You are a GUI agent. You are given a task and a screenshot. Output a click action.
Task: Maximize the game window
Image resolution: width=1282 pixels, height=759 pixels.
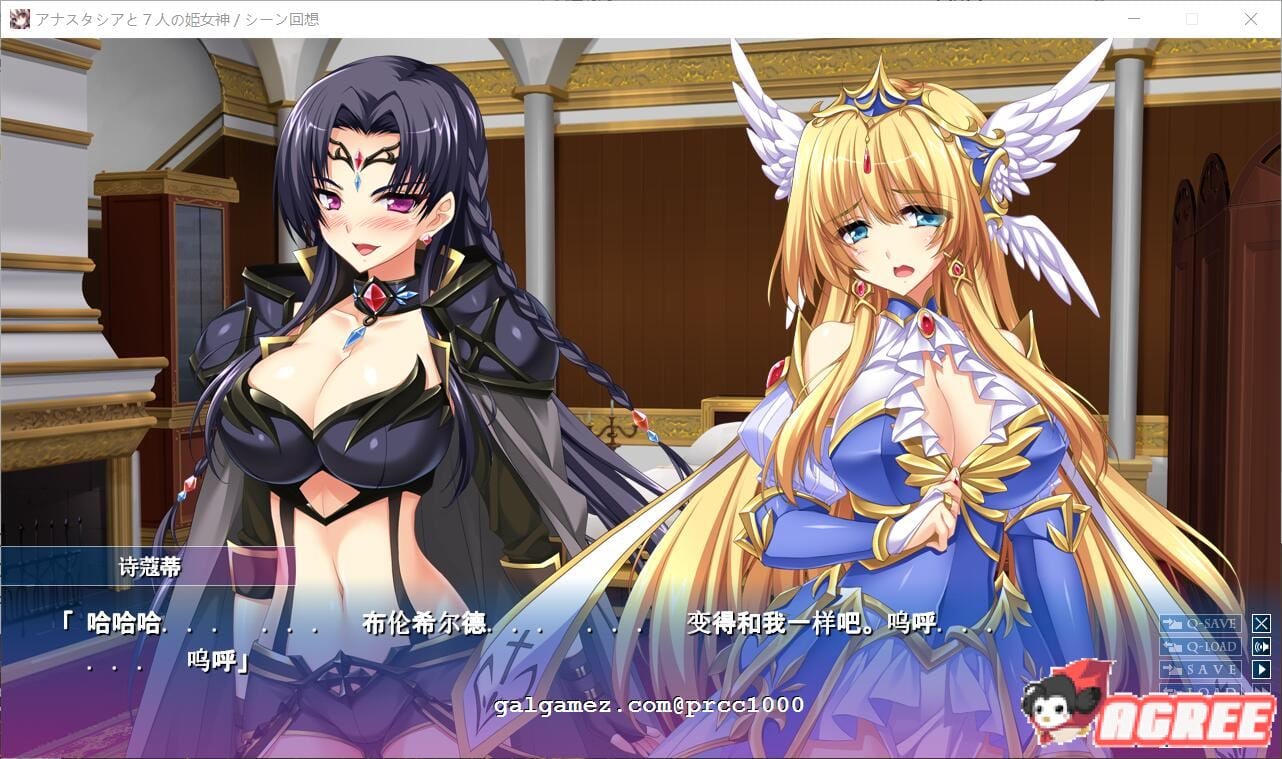click(1192, 18)
